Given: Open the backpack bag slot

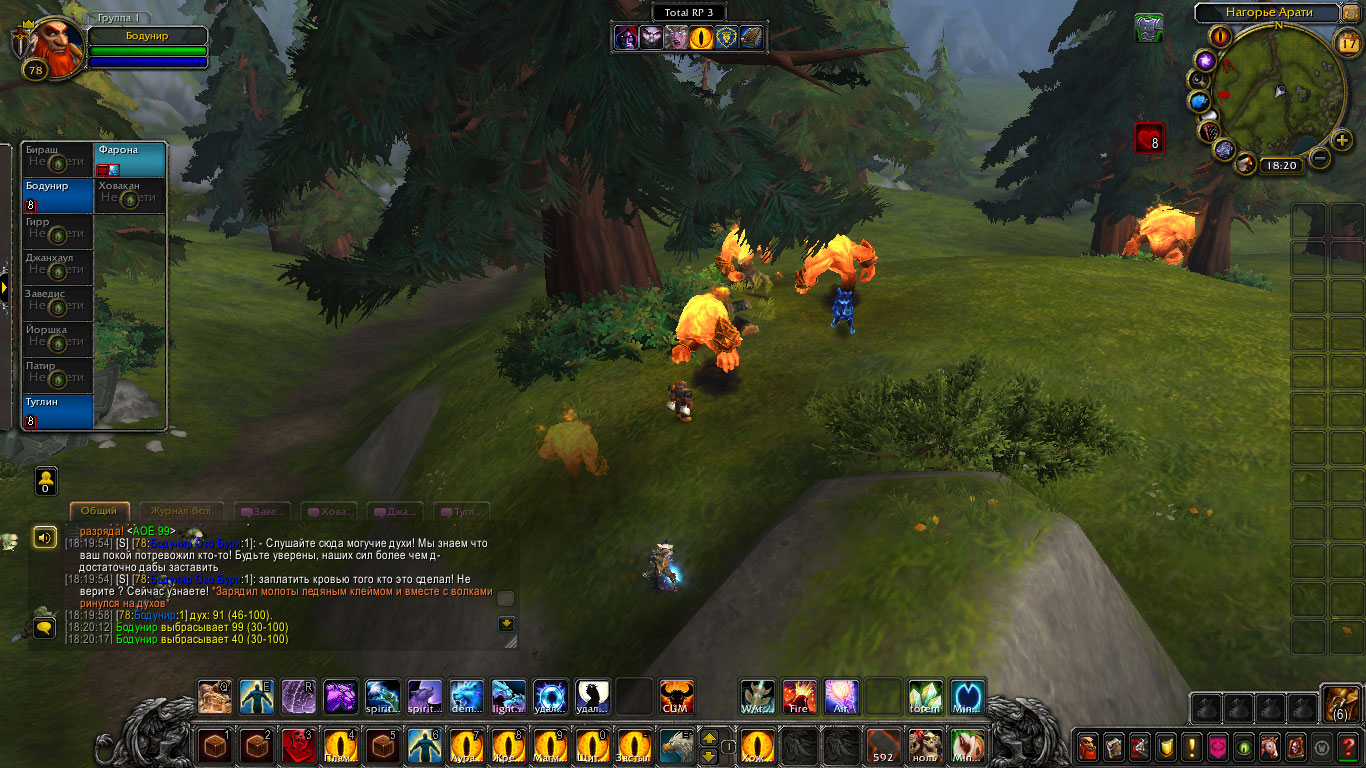Looking at the screenshot, I should coord(1340,703).
